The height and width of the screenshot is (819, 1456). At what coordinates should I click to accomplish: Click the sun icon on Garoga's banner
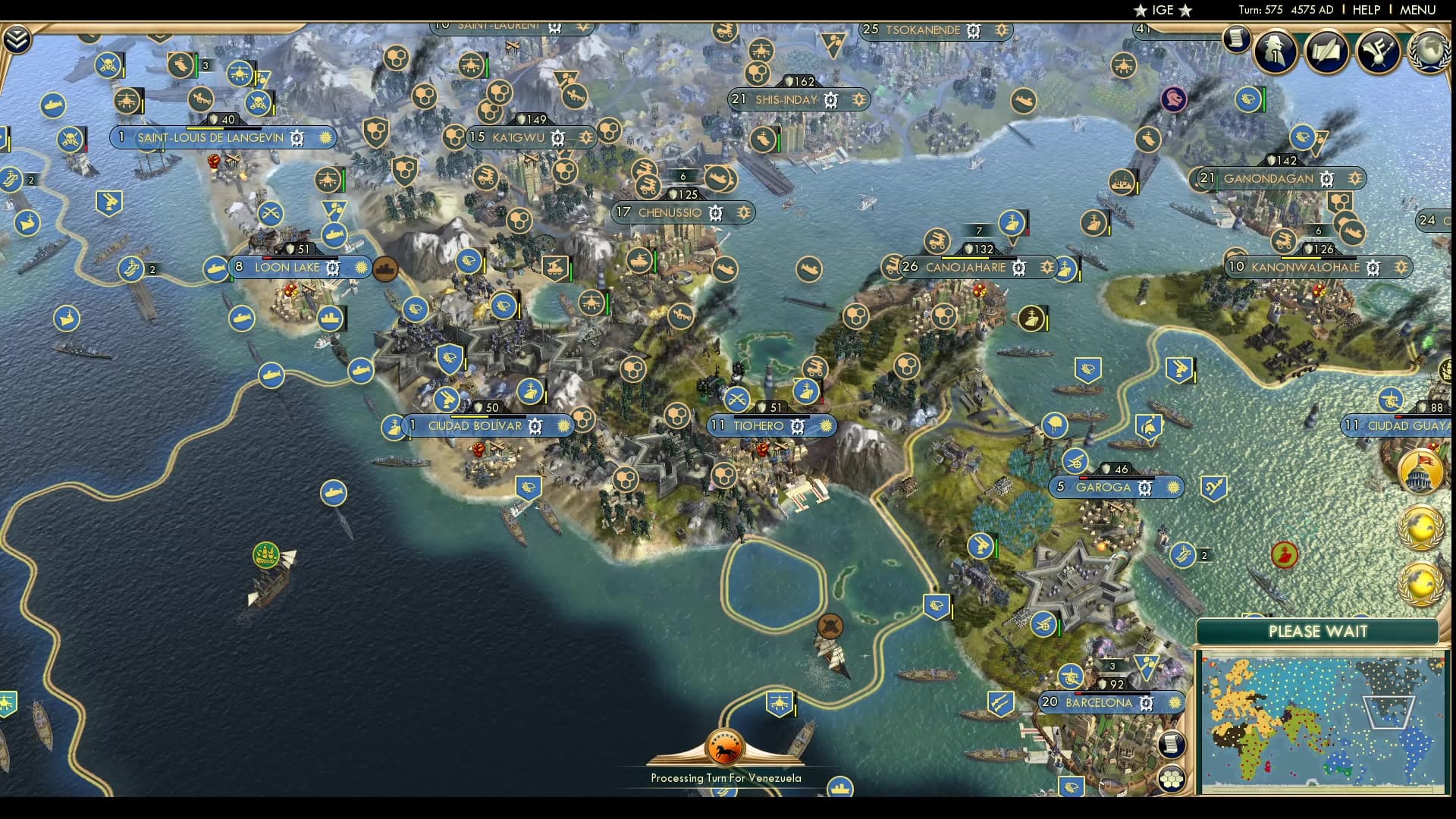coord(1172,488)
